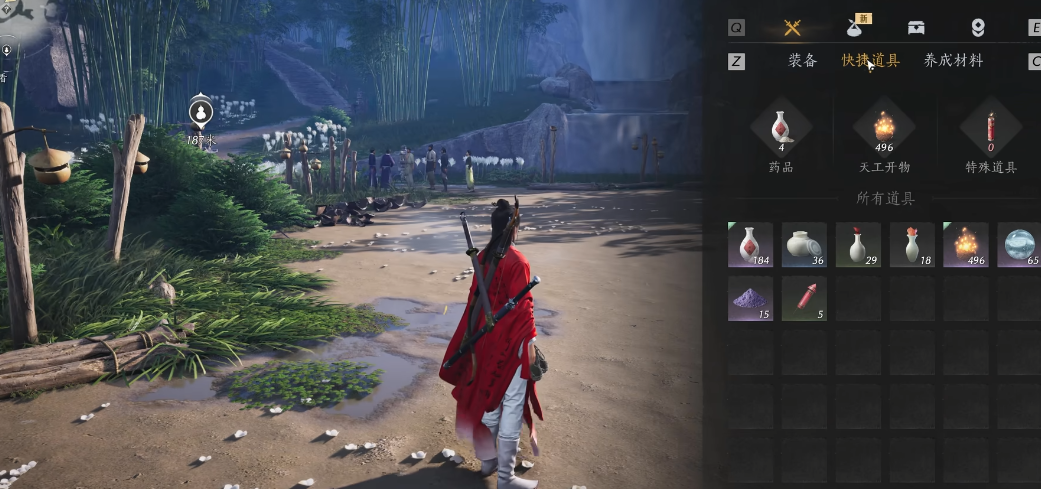Select the fire spark item with 496

click(966, 245)
